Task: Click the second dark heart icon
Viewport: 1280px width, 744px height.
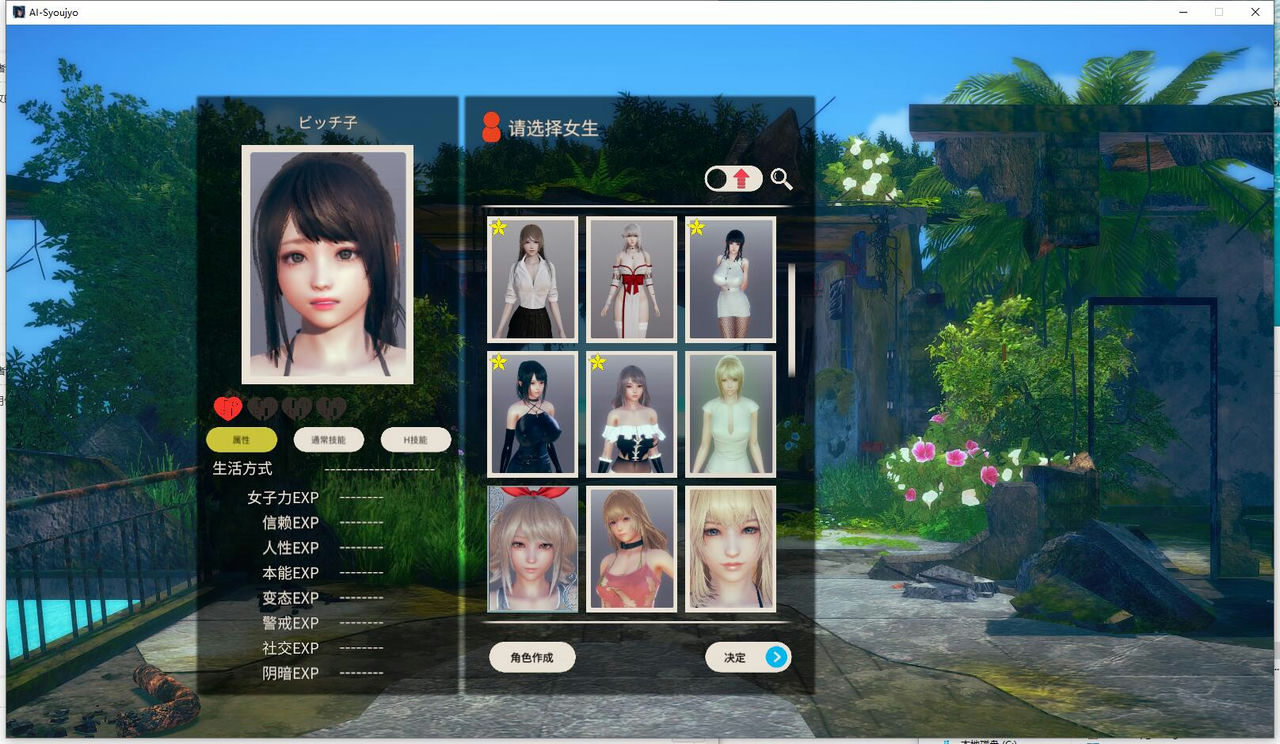Action: (264, 407)
